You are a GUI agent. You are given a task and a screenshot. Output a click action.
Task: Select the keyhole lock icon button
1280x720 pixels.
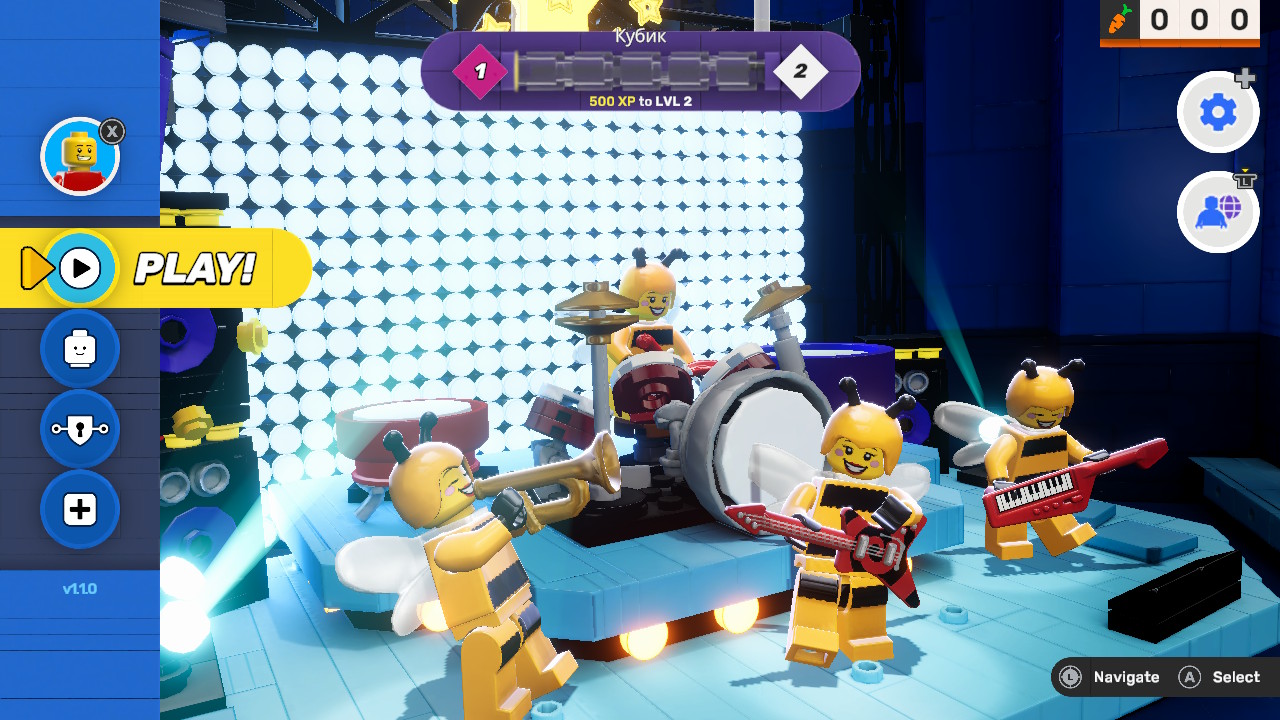pyautogui.click(x=80, y=429)
